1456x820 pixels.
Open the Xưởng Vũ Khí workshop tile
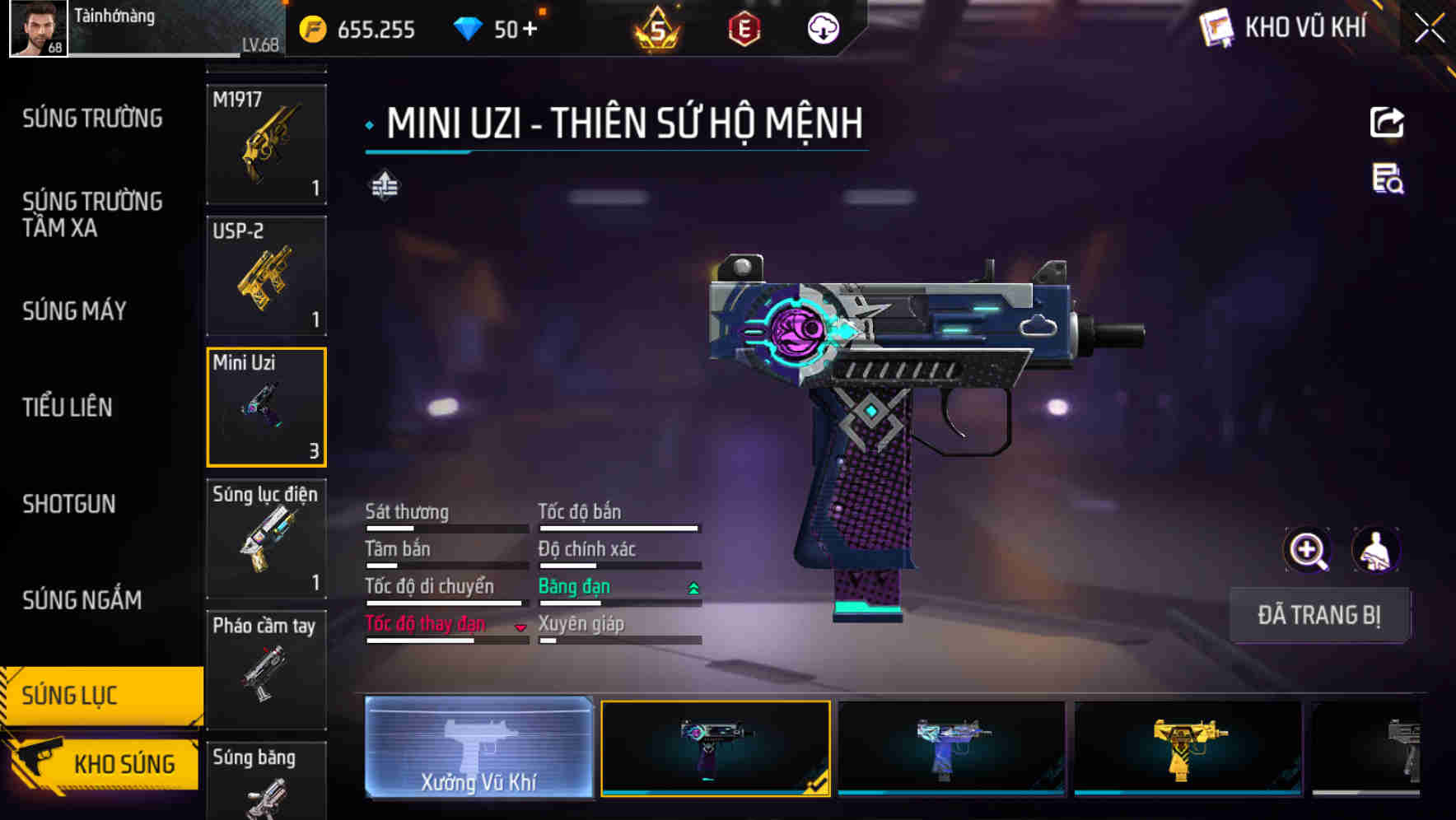click(x=478, y=747)
